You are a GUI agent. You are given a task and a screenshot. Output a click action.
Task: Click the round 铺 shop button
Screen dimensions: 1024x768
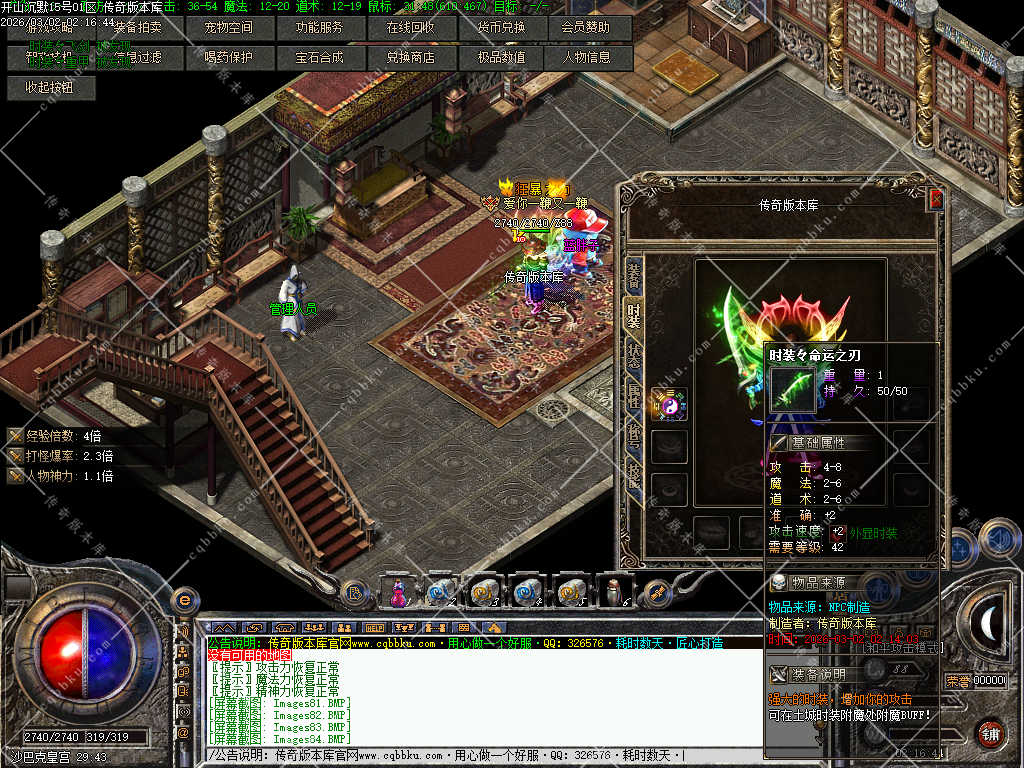pyautogui.click(x=990, y=733)
